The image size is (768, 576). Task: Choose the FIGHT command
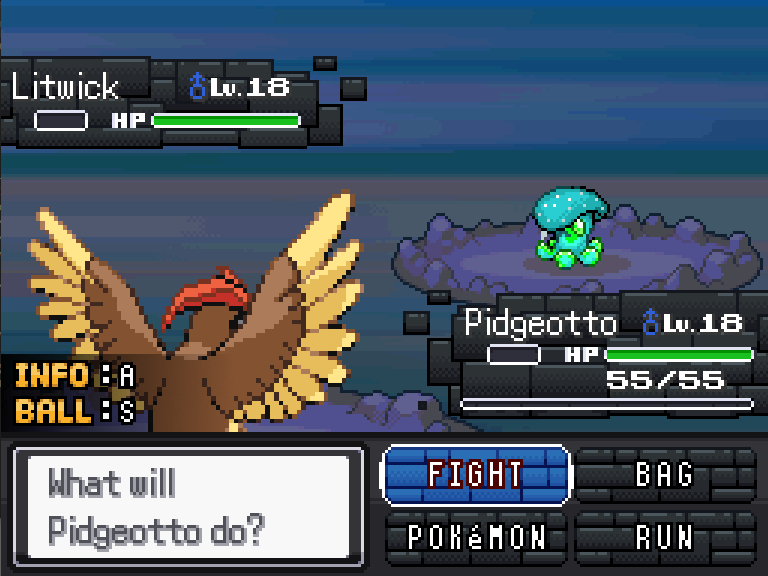click(476, 474)
